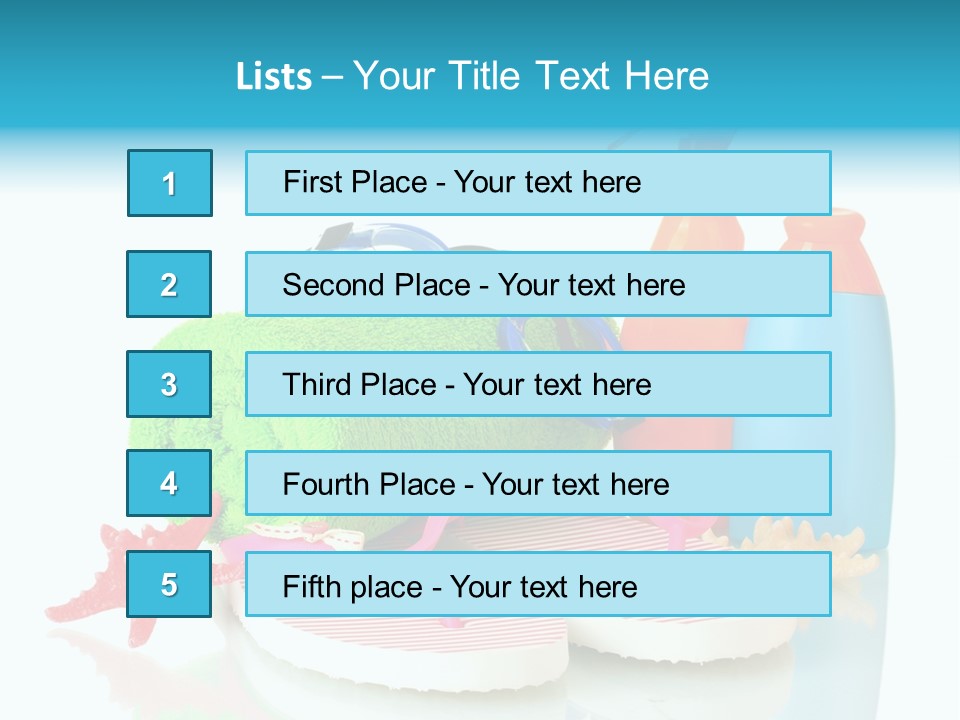
Task: Select the number 2 box
Action: (x=169, y=284)
